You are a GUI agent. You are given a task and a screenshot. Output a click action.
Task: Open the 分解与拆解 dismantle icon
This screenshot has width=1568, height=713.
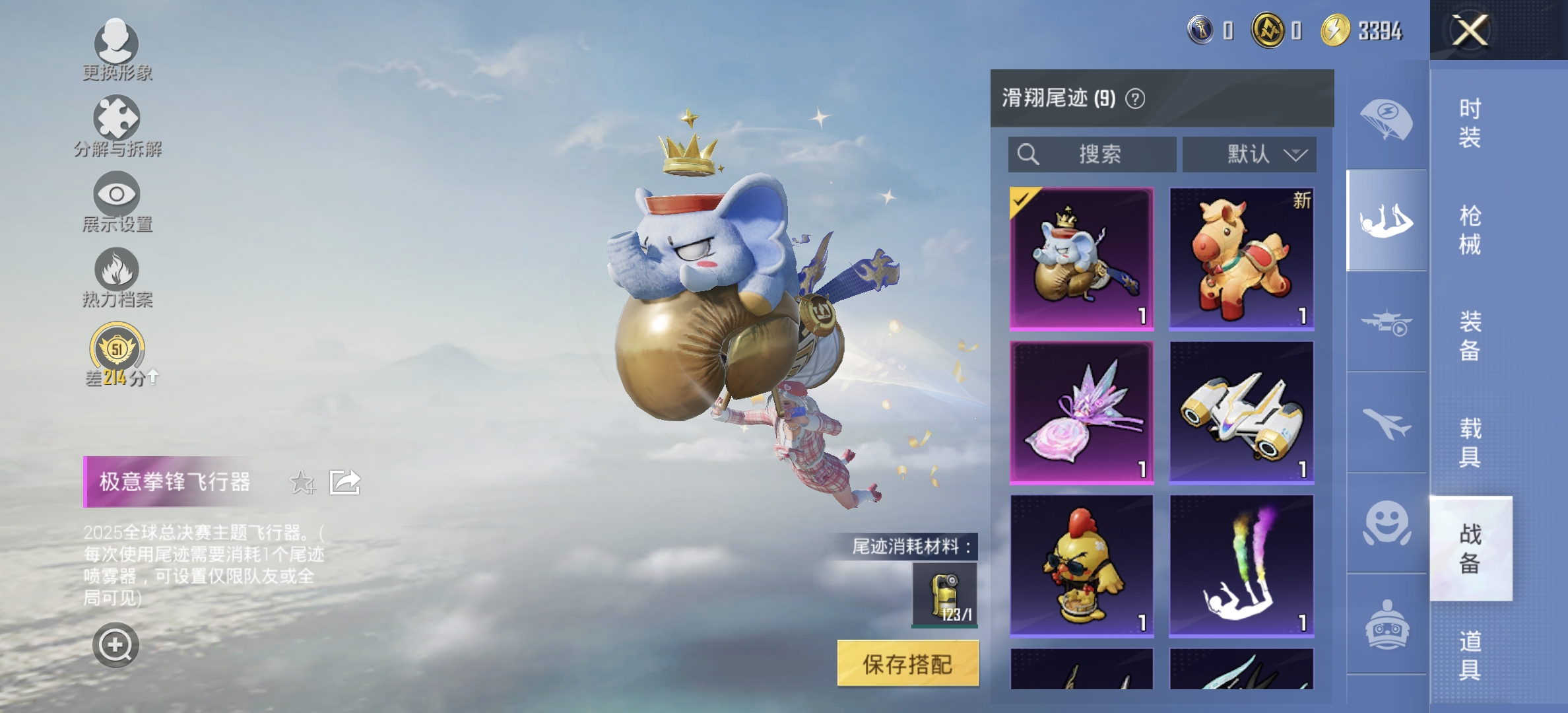click(x=117, y=119)
